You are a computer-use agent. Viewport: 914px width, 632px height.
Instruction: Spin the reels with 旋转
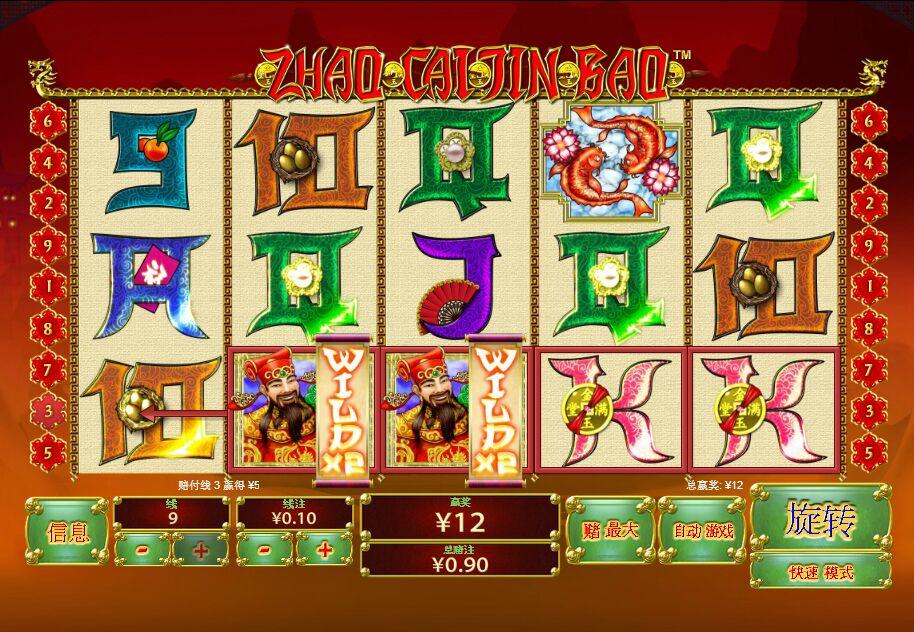click(x=820, y=517)
